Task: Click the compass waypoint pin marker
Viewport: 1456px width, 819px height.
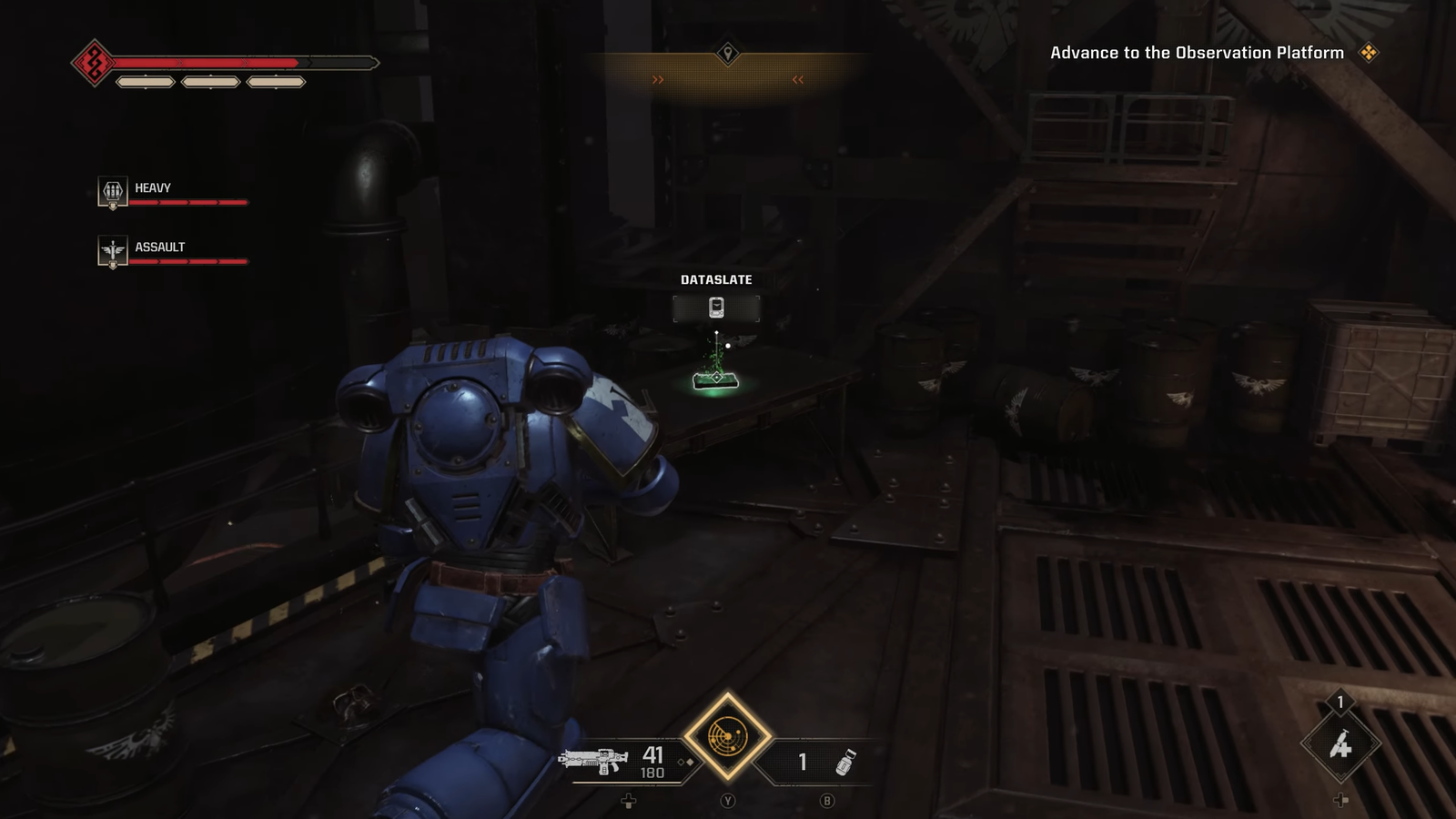Action: click(x=727, y=53)
